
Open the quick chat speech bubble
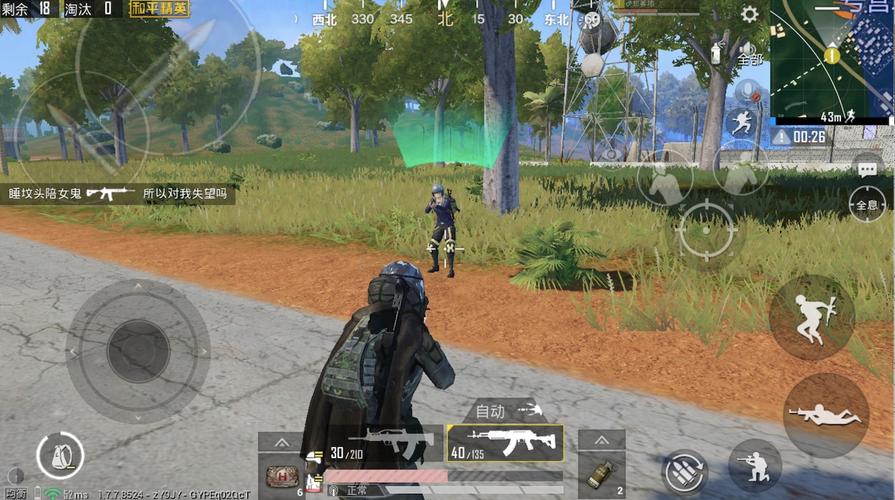point(867,166)
